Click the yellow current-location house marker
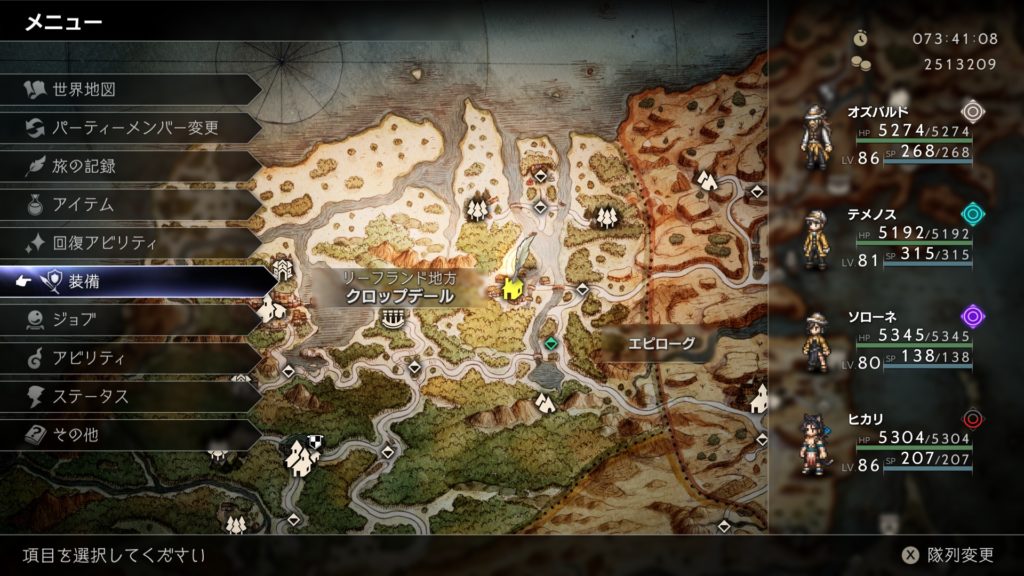1024x576 pixels. coord(513,290)
